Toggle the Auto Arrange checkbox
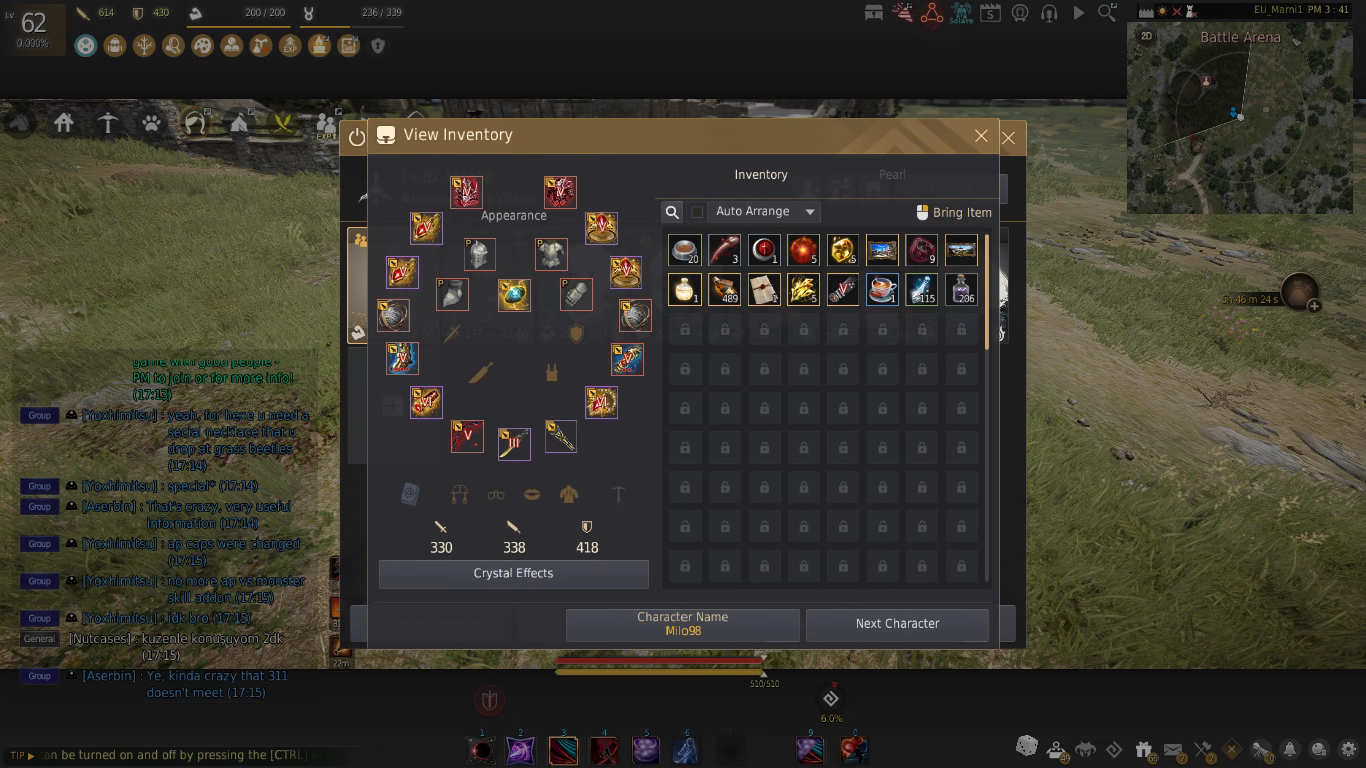The image size is (1366, 768). (x=698, y=212)
